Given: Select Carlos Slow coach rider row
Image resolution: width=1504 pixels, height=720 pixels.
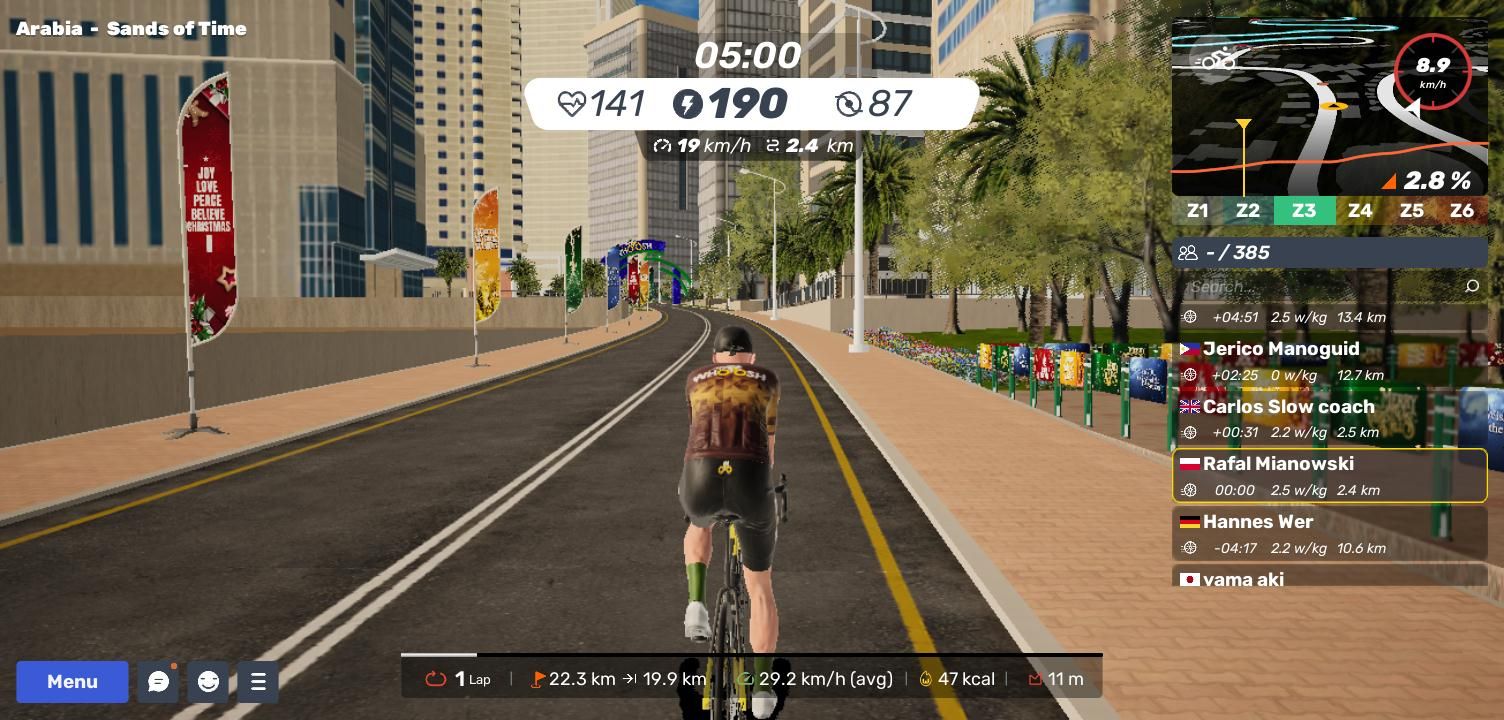Looking at the screenshot, I should tap(1329, 418).
